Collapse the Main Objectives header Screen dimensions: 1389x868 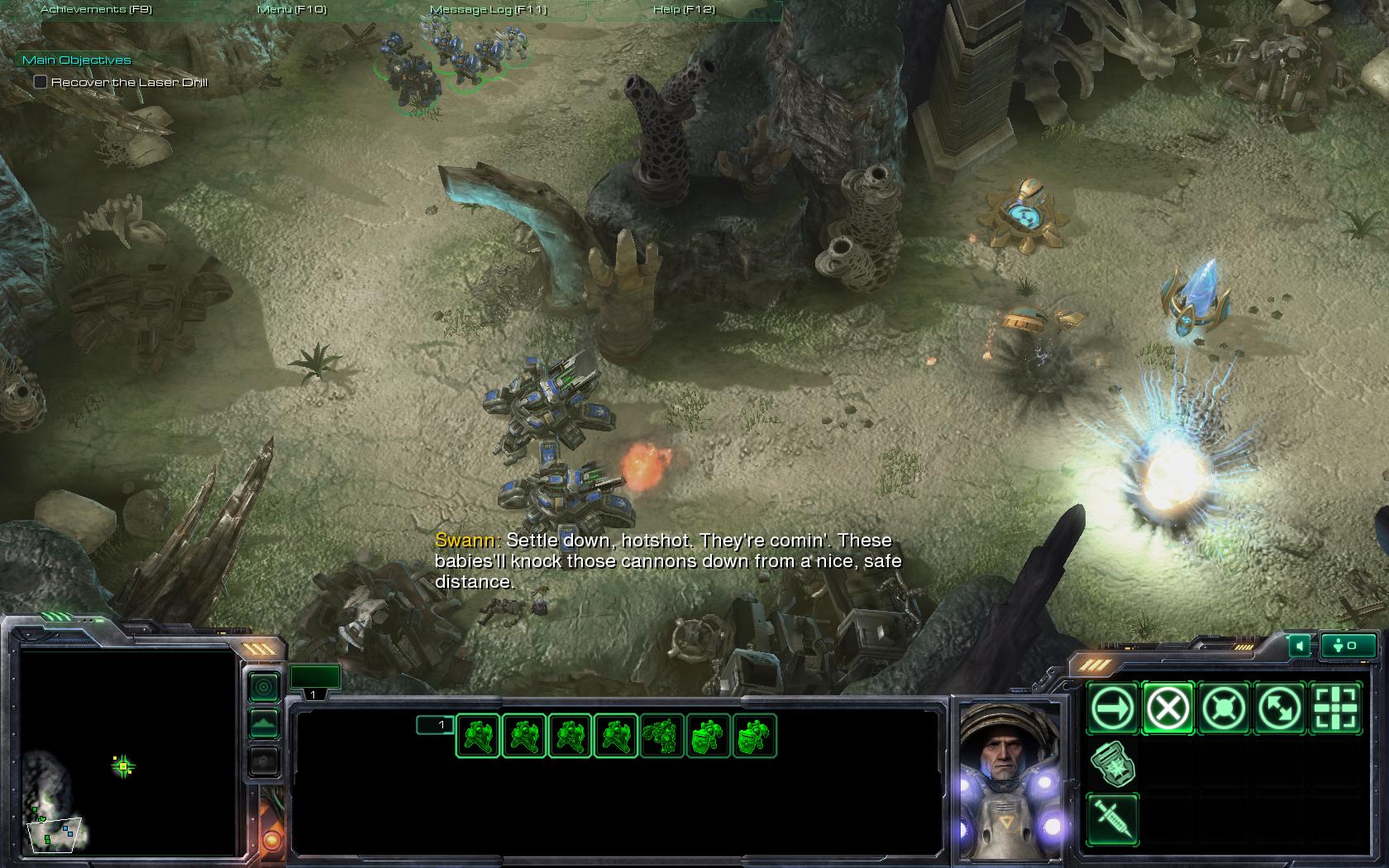coord(77,60)
